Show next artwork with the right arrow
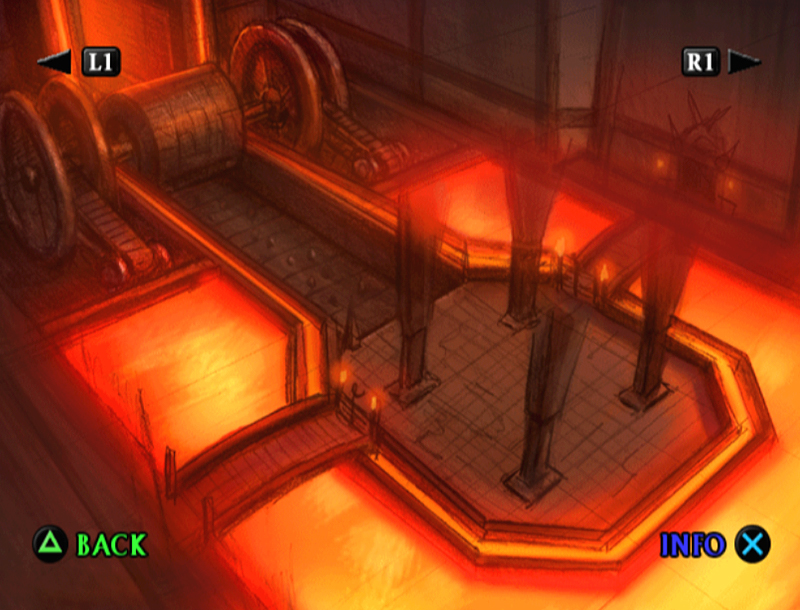Image resolution: width=800 pixels, height=610 pixels. [x=745, y=62]
